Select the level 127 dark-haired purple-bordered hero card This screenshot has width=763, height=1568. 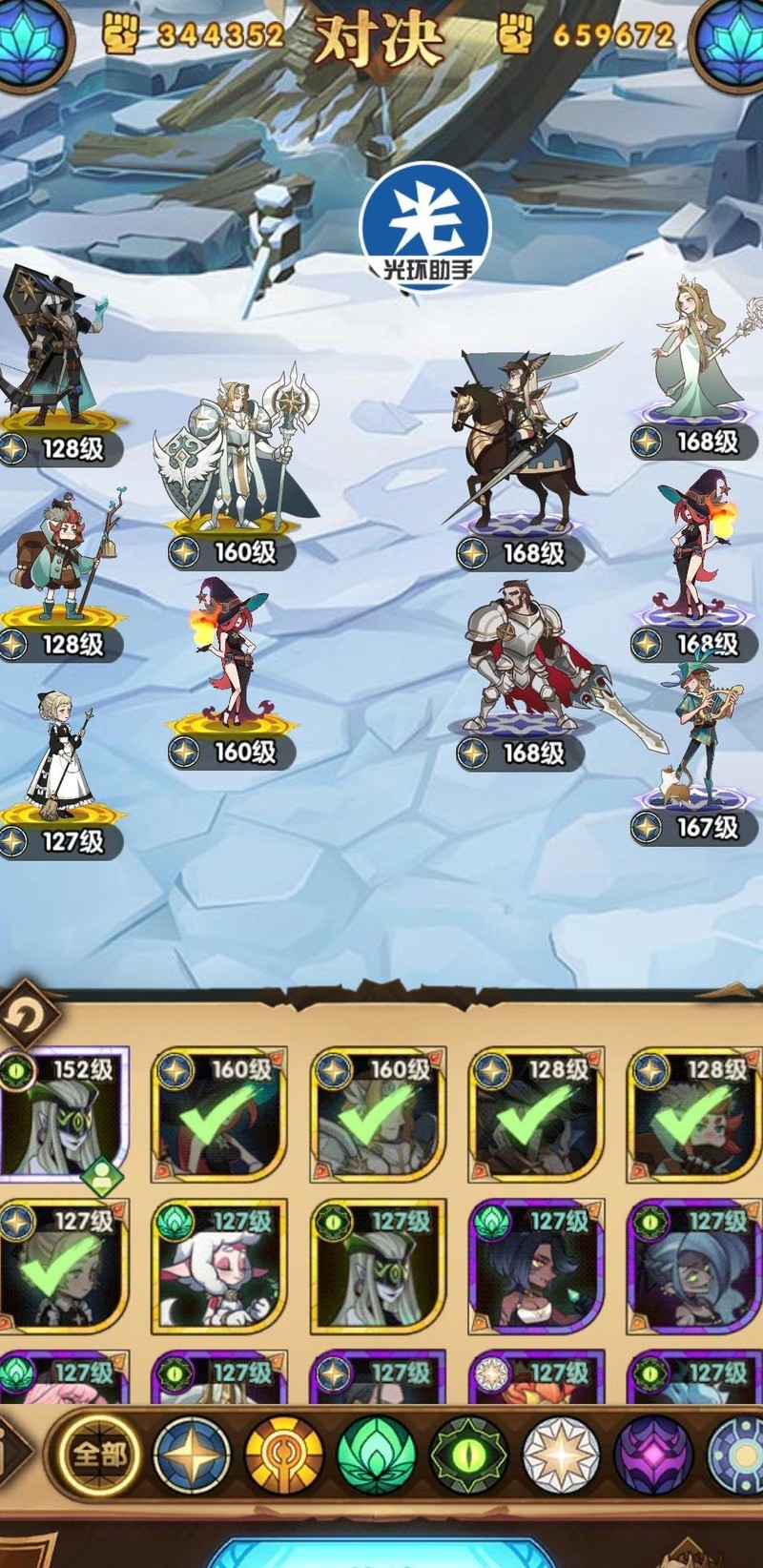(536, 1267)
